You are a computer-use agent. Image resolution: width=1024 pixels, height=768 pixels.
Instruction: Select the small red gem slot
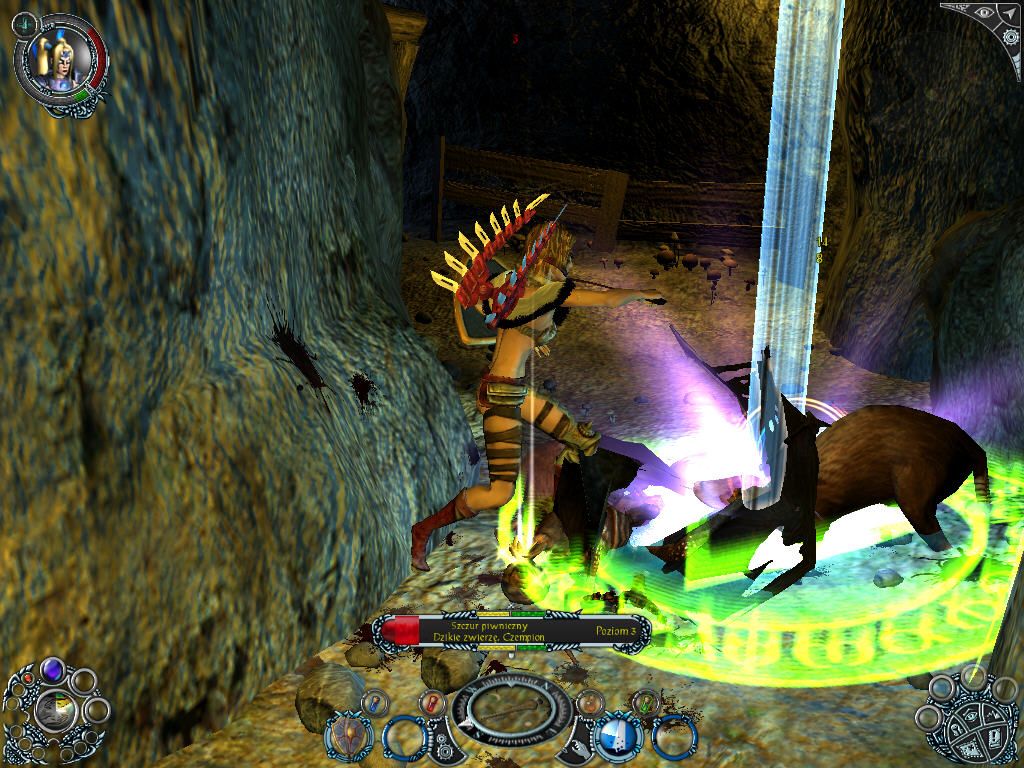pos(28,679)
